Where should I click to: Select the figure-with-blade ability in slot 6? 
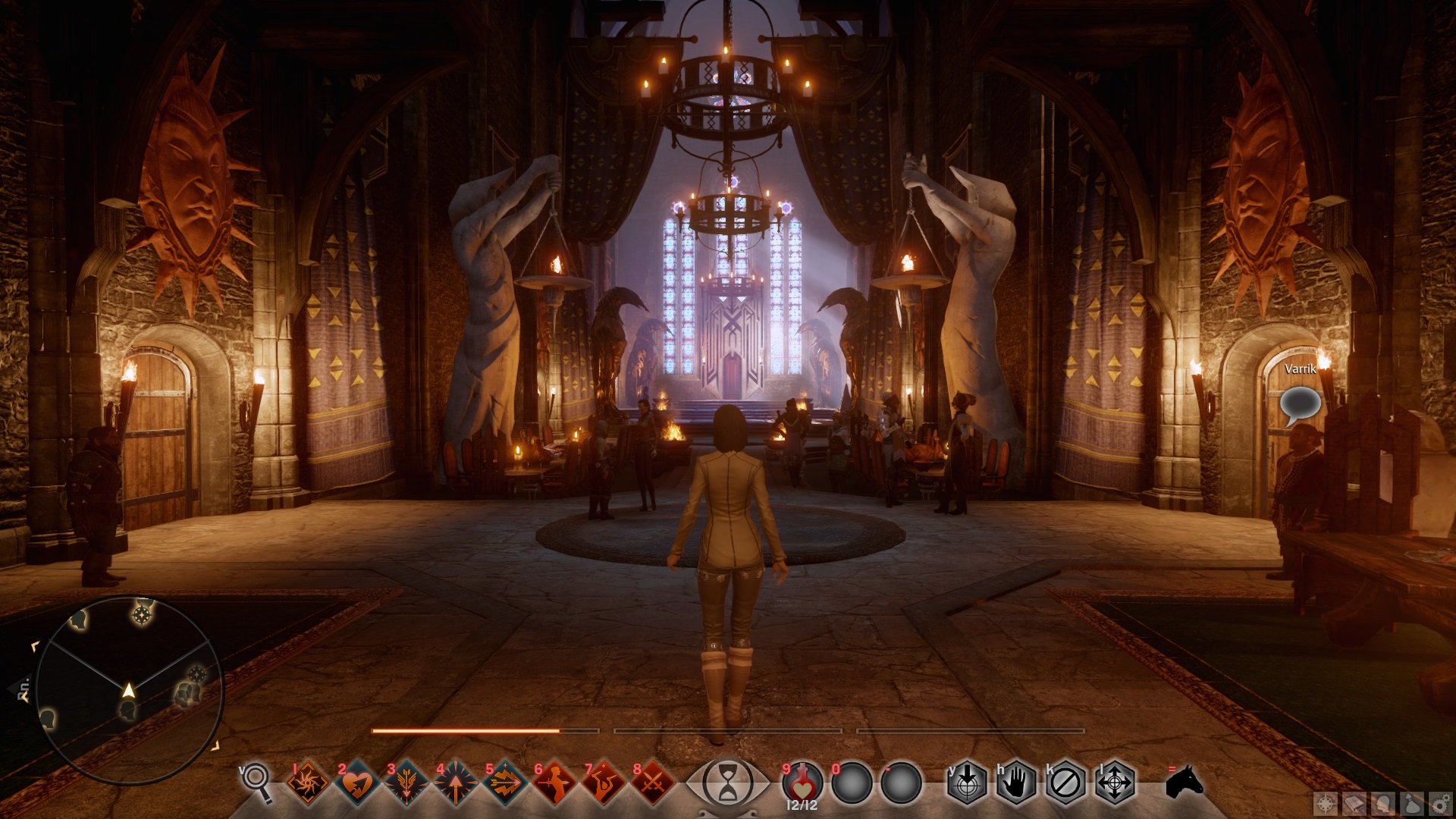pyautogui.click(x=554, y=783)
